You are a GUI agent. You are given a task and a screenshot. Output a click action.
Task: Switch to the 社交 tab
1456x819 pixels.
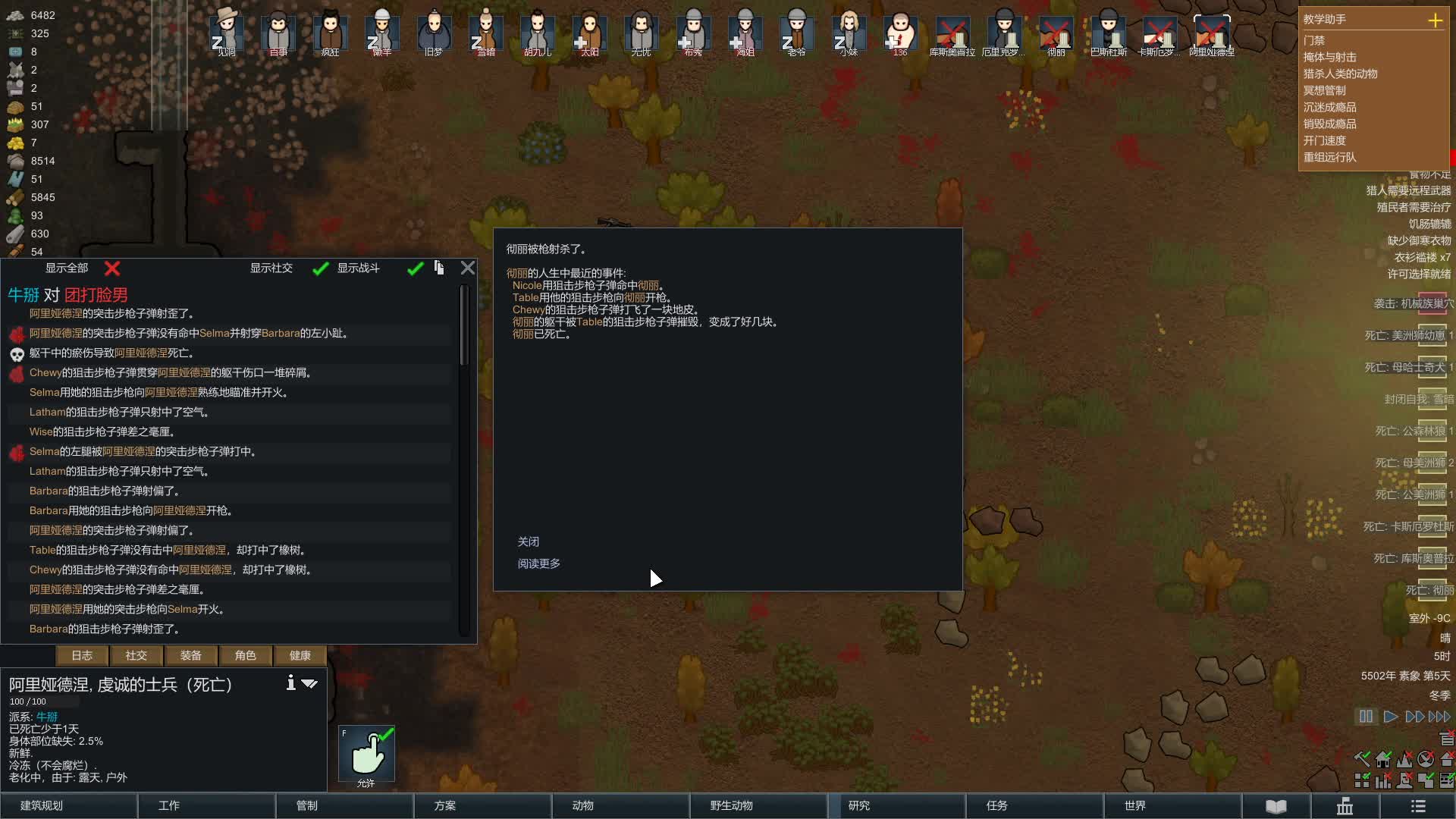point(136,655)
